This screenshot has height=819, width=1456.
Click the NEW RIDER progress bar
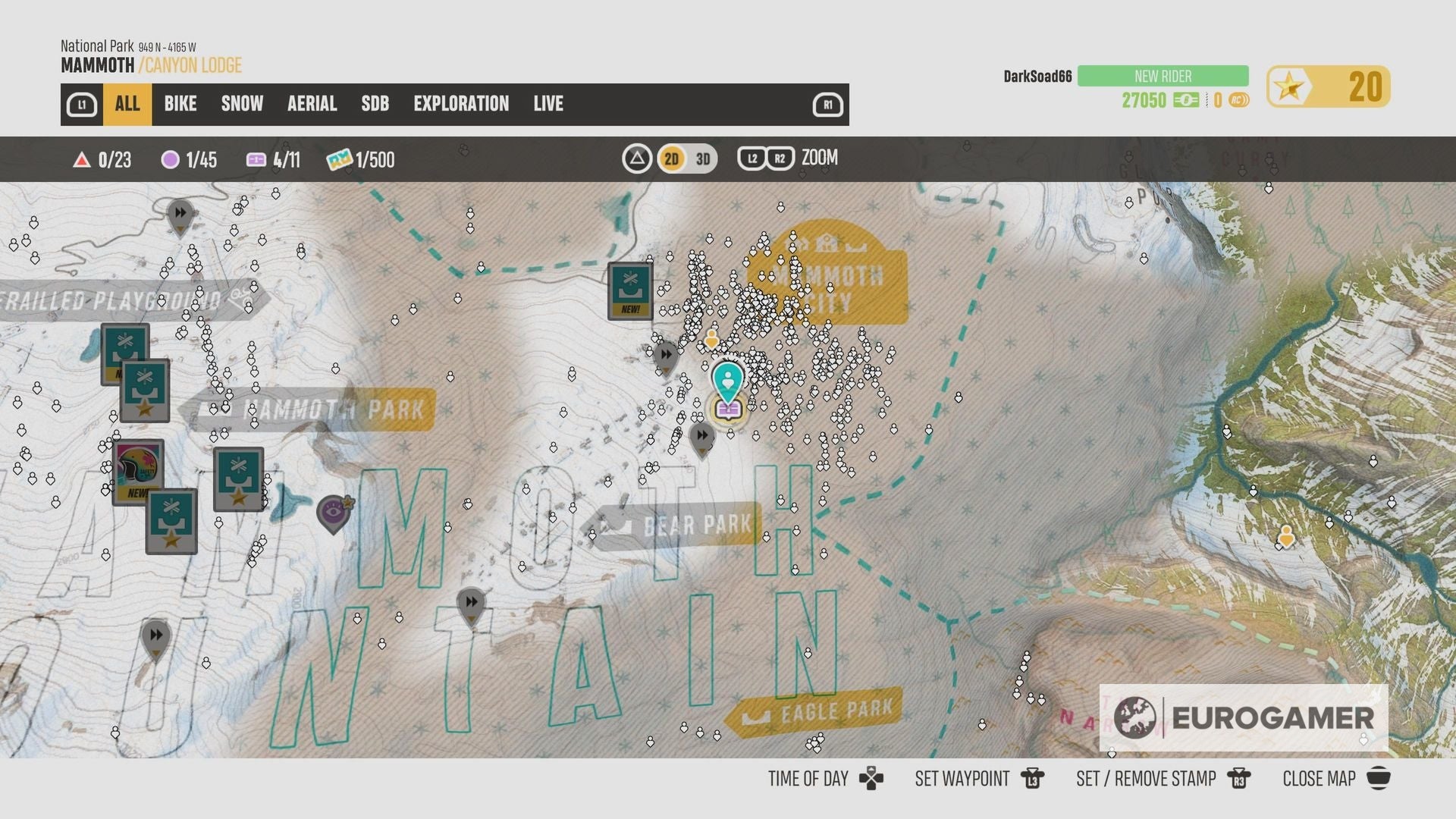[1163, 76]
